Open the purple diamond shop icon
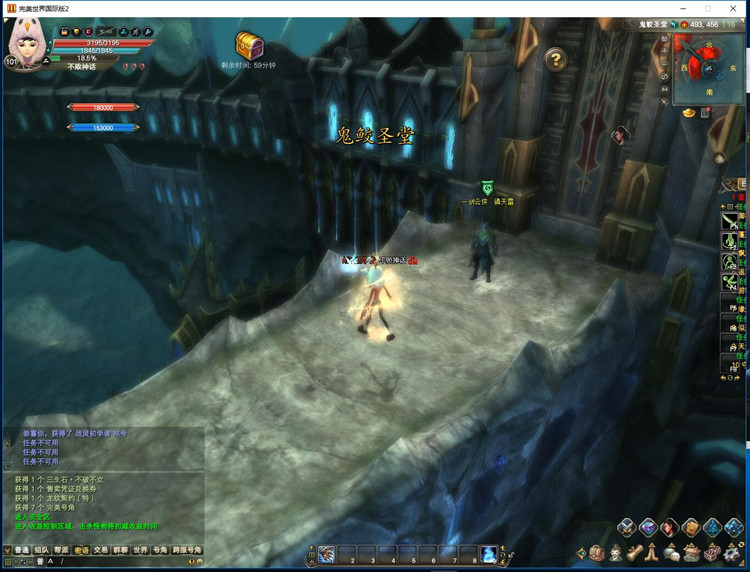 coord(648,527)
